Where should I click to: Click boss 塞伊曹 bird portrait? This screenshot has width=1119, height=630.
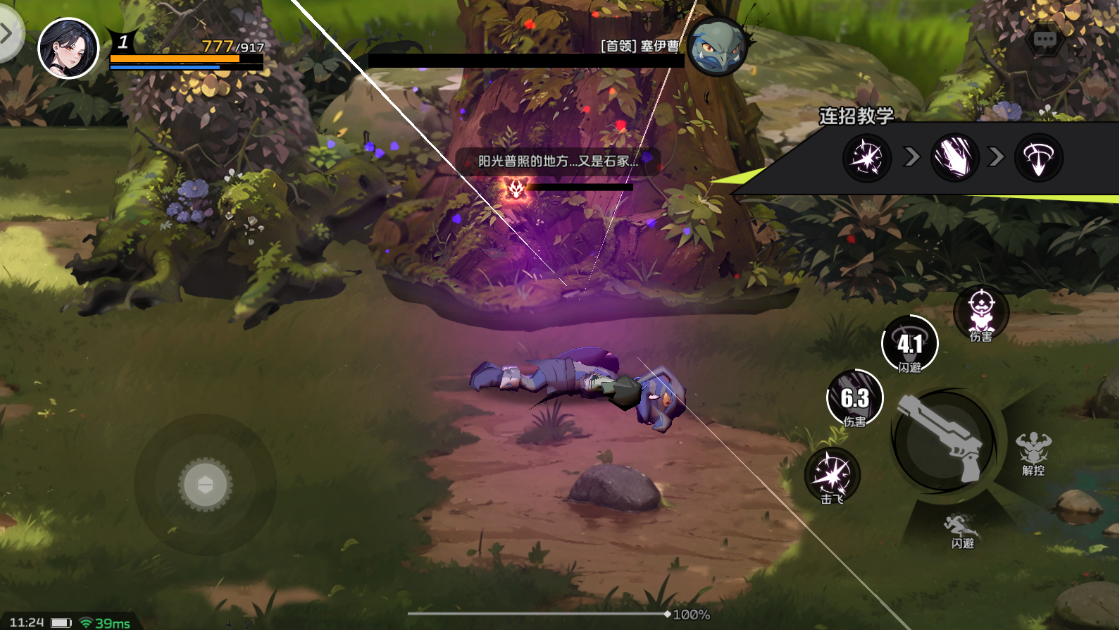[x=720, y=45]
